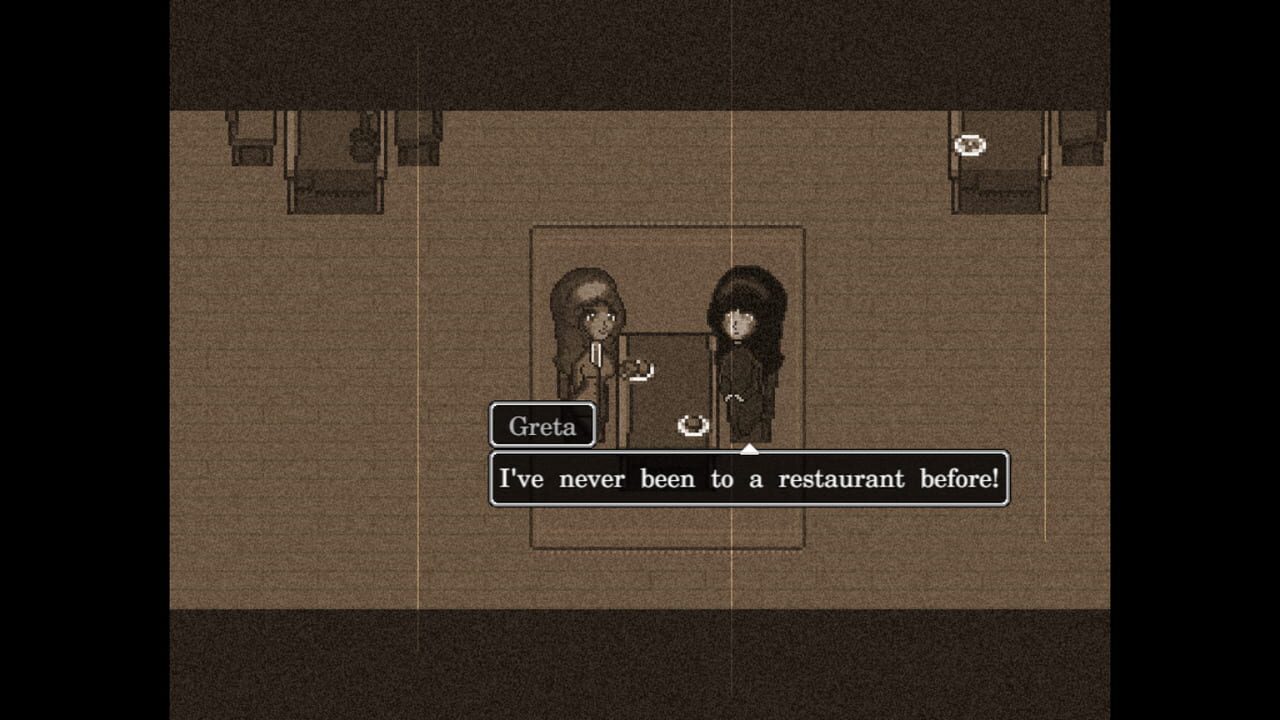1280x720 pixels.
Task: Click the white continue arrow above the dialogue box
Action: click(x=747, y=450)
